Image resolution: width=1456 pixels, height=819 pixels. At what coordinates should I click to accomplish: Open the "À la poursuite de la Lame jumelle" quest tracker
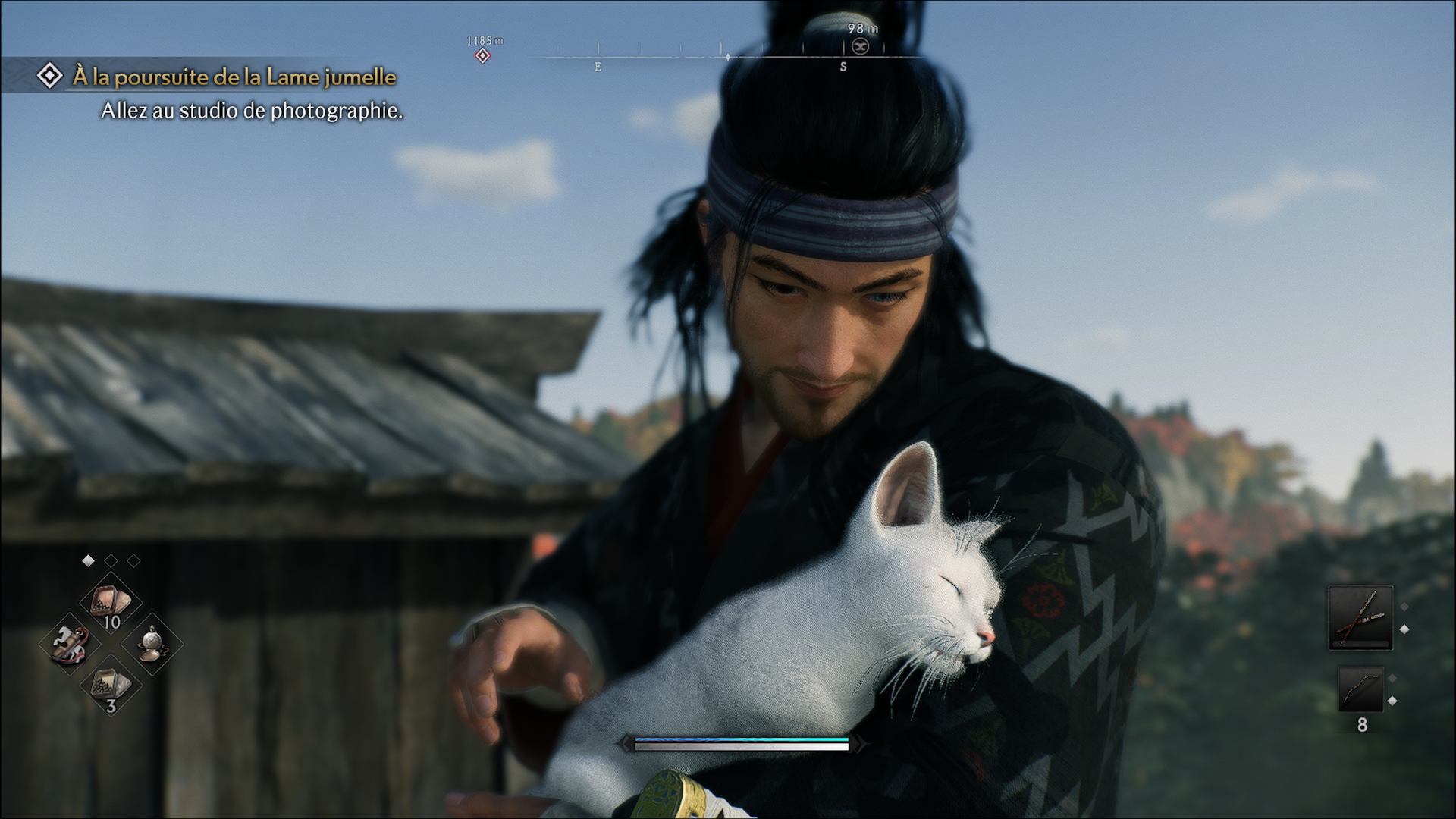234,77
